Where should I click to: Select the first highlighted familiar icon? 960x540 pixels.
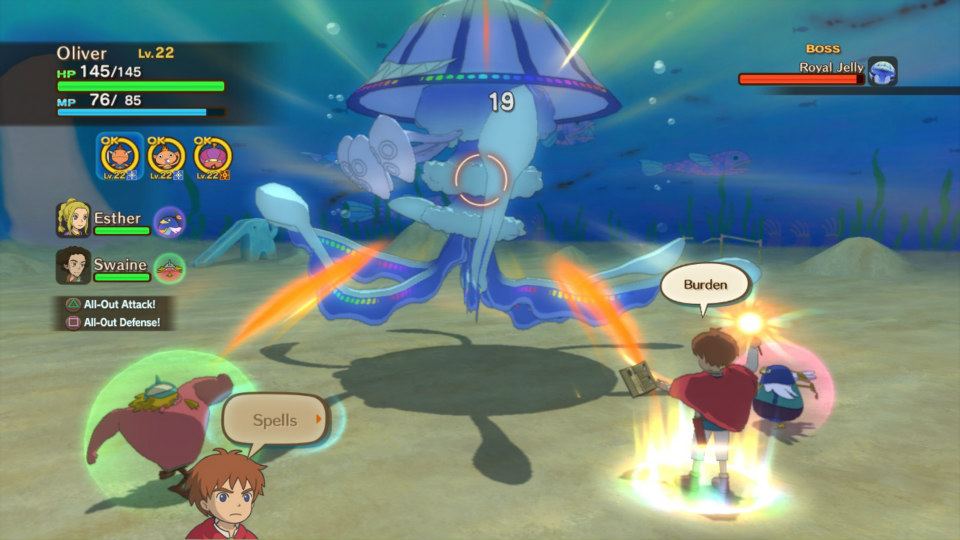tap(119, 156)
